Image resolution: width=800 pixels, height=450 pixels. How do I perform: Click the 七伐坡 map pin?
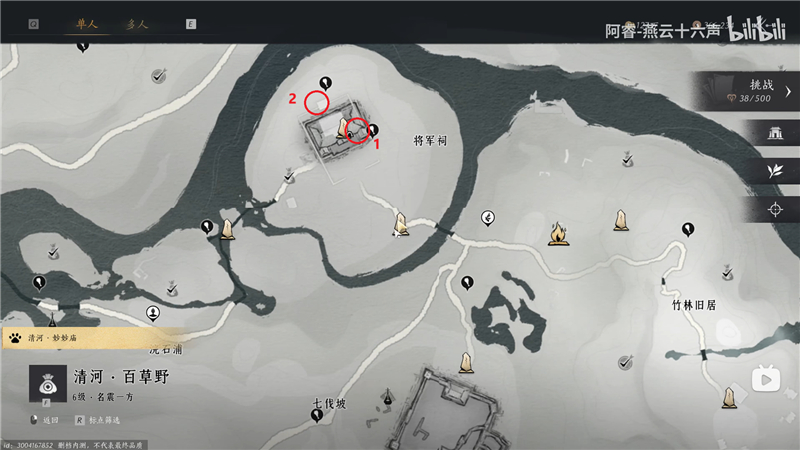pos(317,415)
